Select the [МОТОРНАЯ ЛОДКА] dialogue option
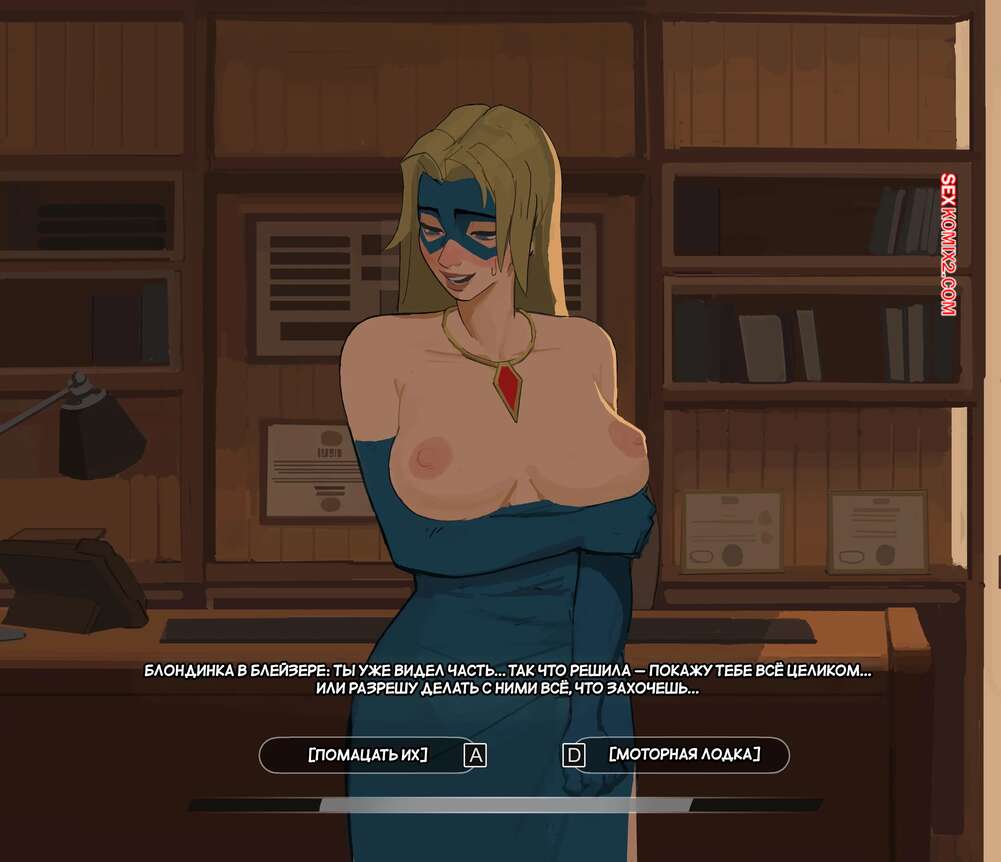 pyautogui.click(x=684, y=755)
